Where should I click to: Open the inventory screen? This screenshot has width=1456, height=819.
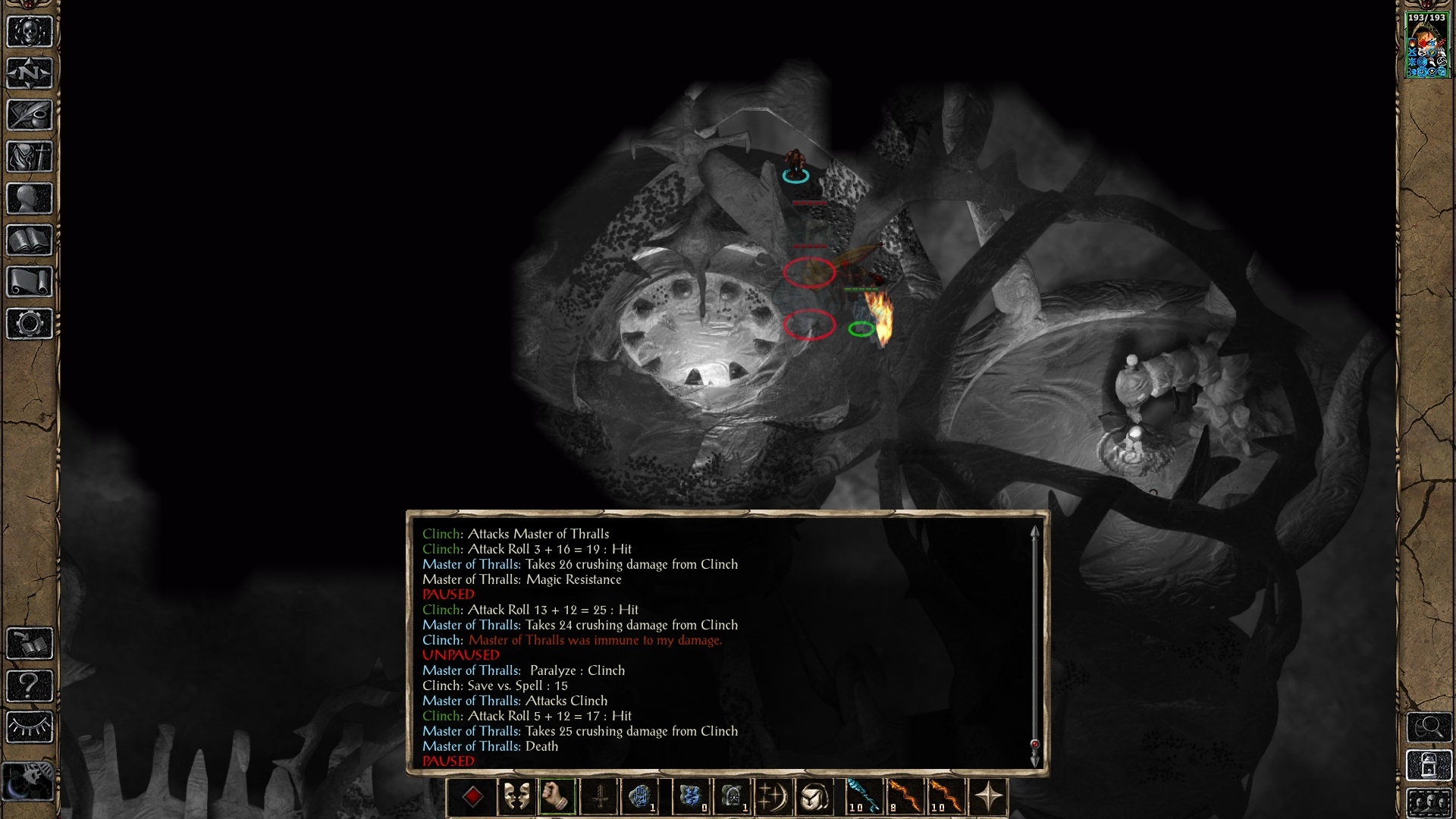click(x=30, y=157)
